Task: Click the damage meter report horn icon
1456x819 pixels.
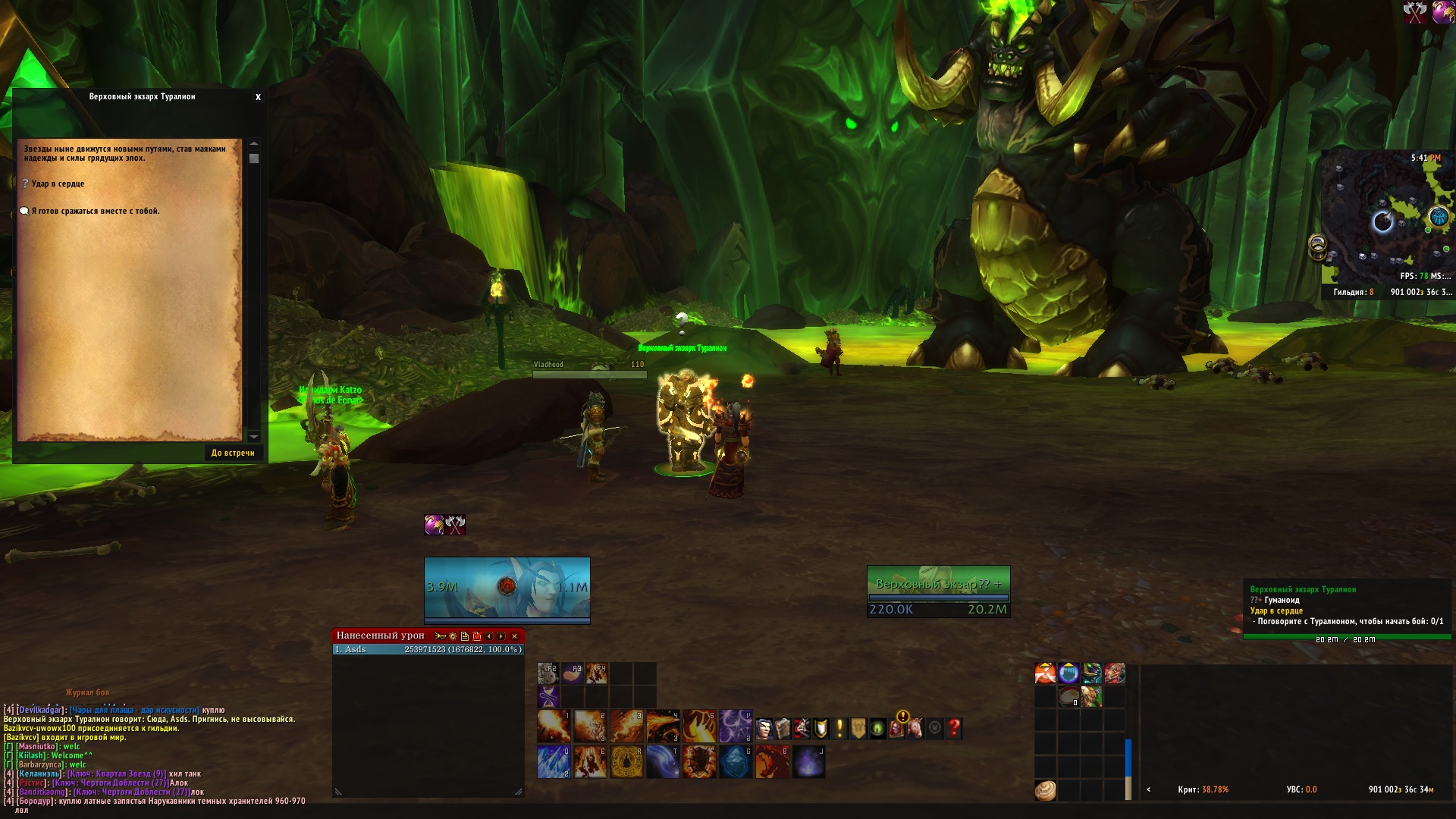Action: coord(440,636)
